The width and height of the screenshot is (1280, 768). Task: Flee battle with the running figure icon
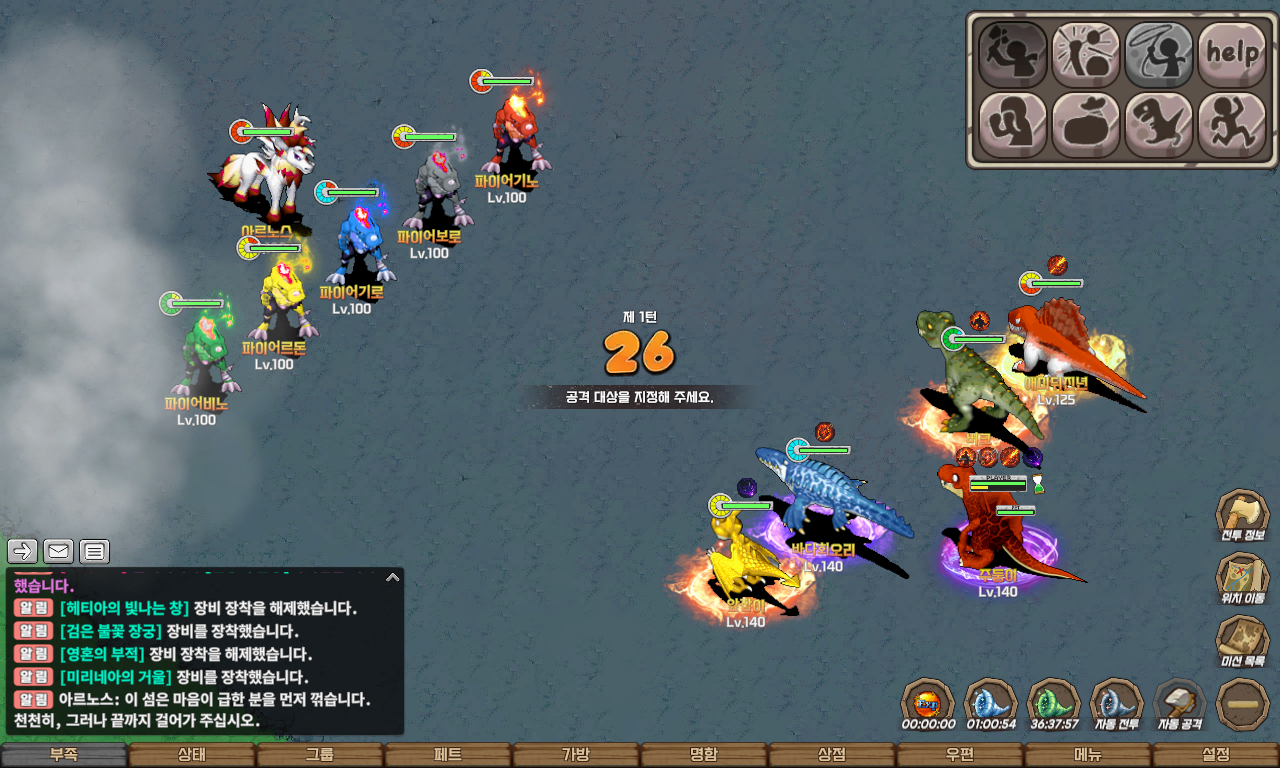(1231, 125)
